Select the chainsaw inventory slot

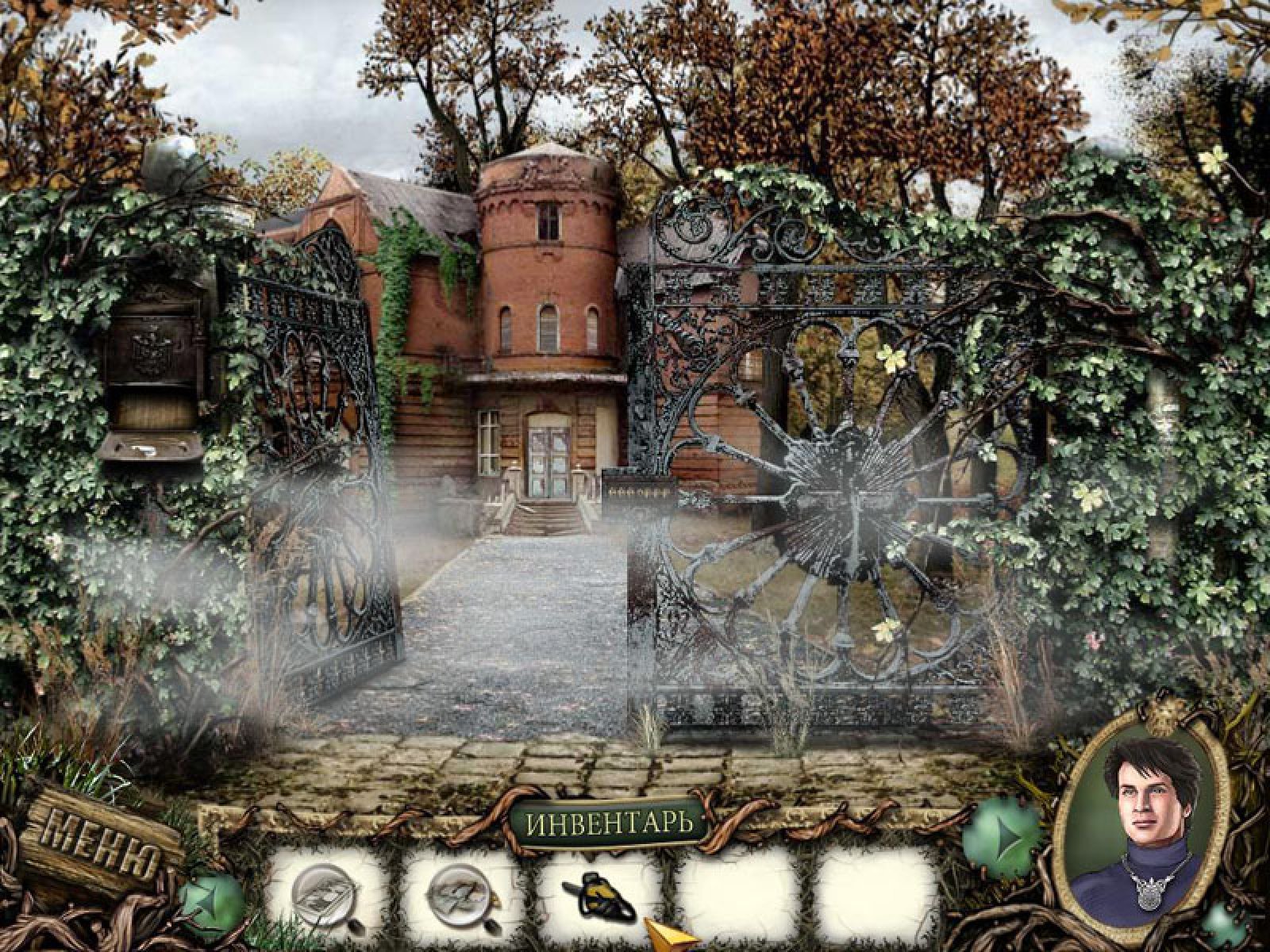pyautogui.click(x=600, y=893)
